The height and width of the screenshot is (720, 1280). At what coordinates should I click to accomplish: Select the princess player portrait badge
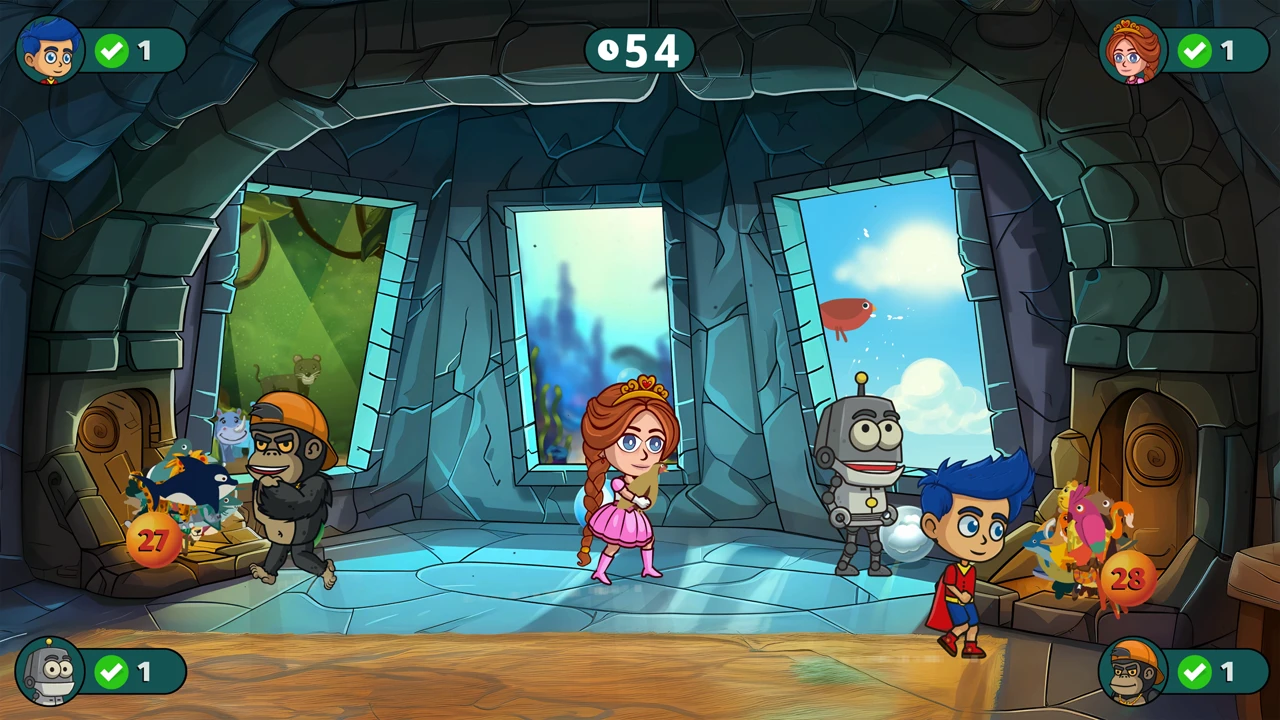pyautogui.click(x=1133, y=50)
